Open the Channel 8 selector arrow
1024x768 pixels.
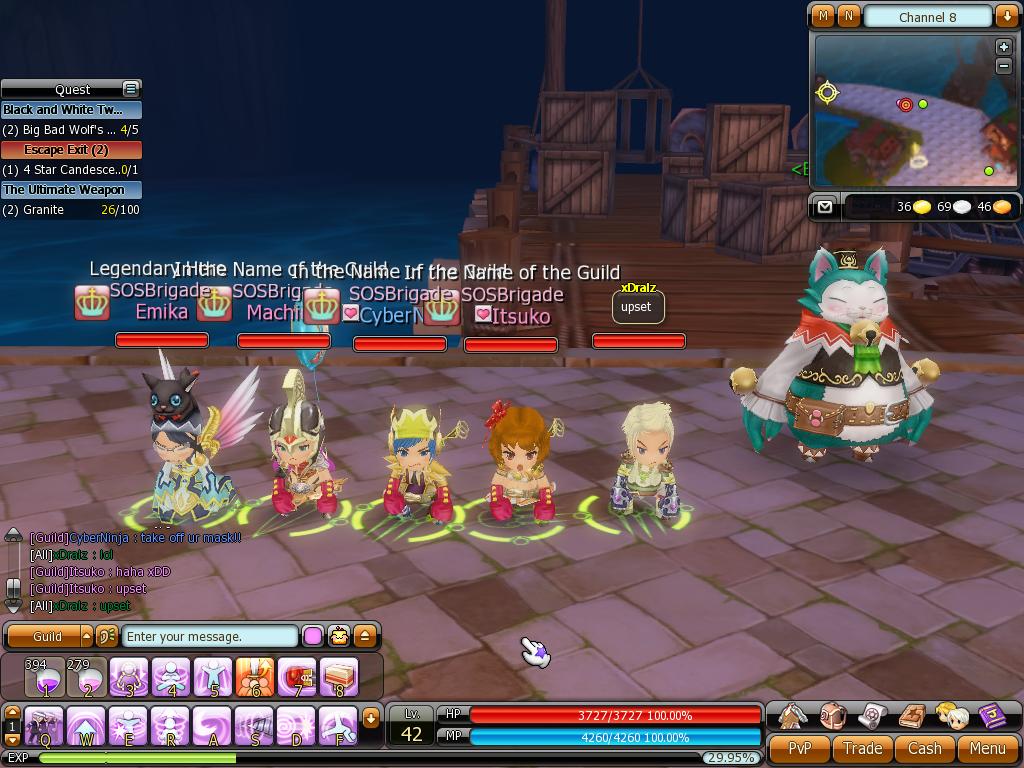click(1006, 16)
